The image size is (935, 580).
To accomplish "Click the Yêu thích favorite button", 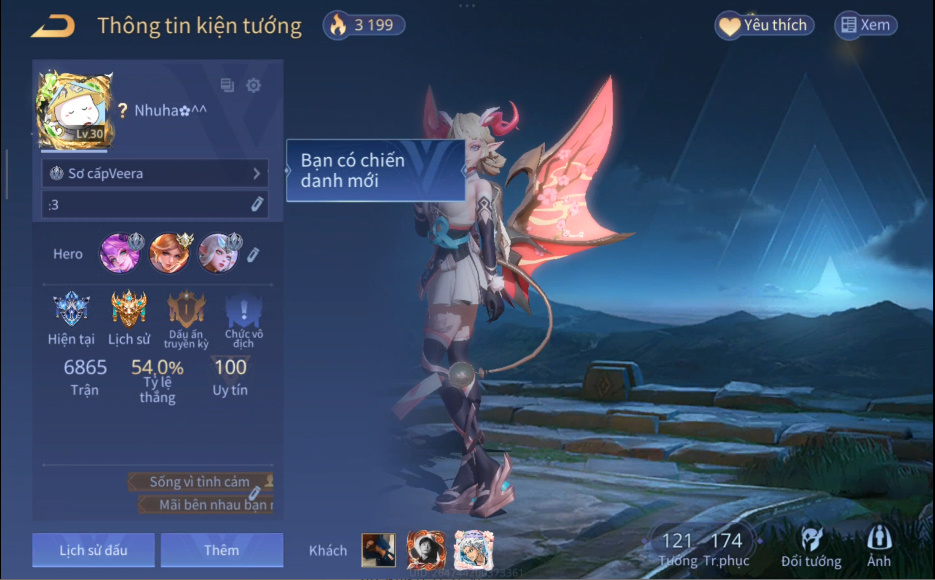I will (765, 26).
